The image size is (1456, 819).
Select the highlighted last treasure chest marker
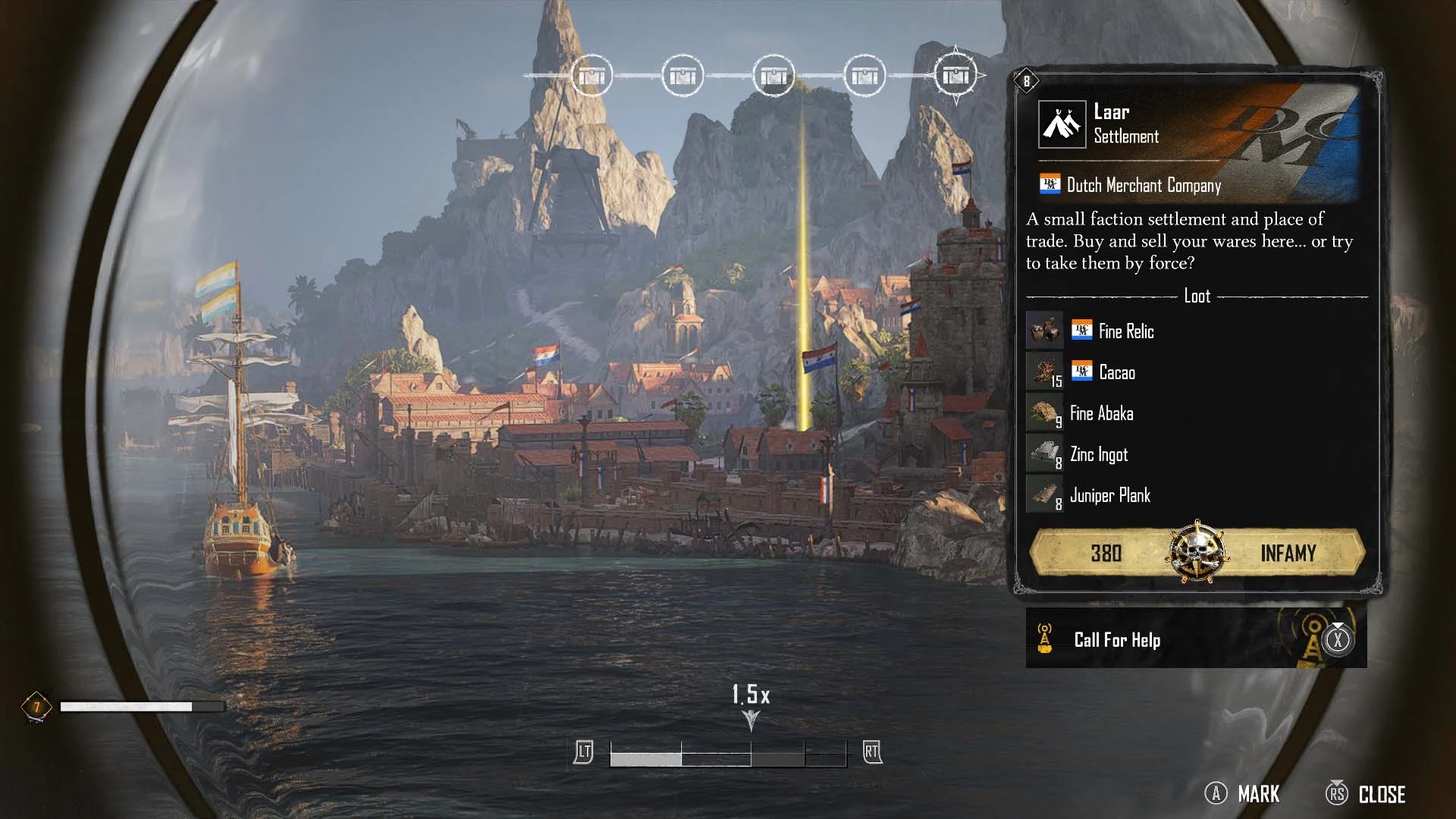(955, 76)
